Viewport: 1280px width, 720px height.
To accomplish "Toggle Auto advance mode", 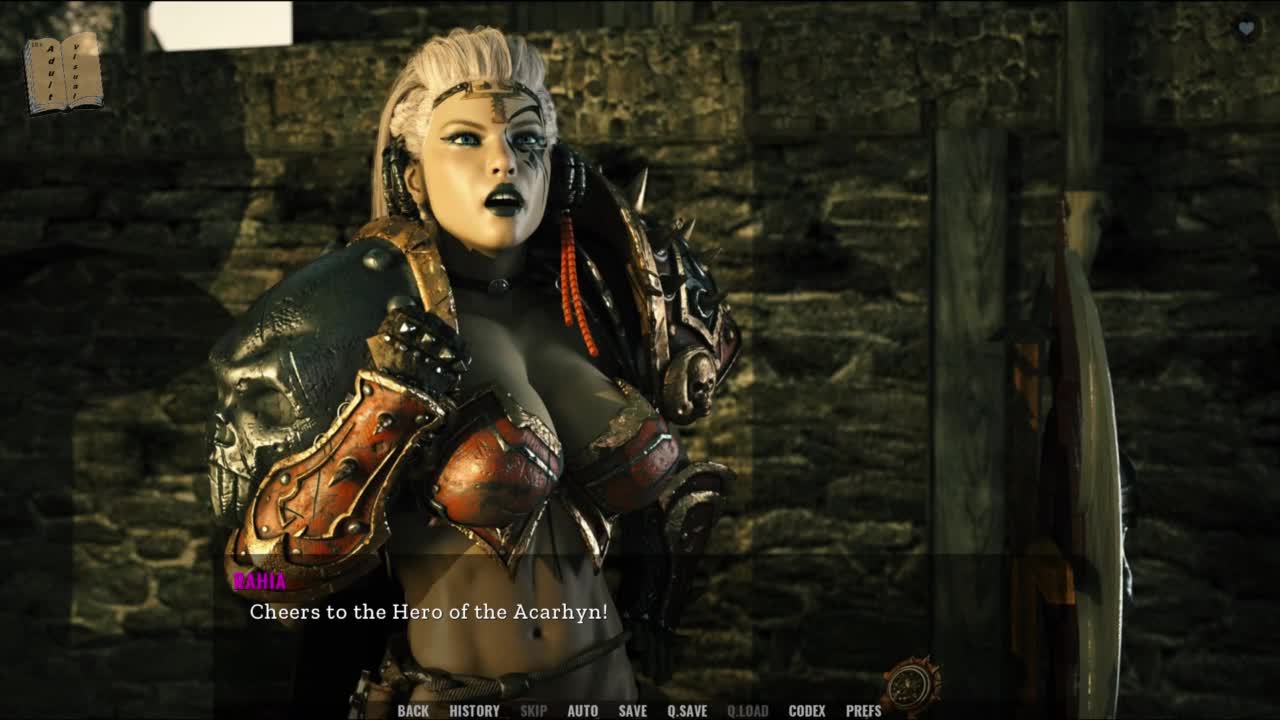I will point(582,711).
